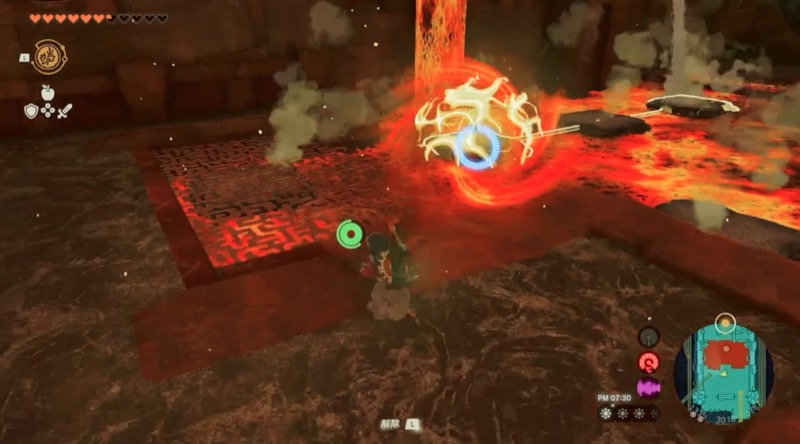This screenshot has height=444, width=800.
Task: Check the Sheikah sensor signal icon
Action: 648,337
